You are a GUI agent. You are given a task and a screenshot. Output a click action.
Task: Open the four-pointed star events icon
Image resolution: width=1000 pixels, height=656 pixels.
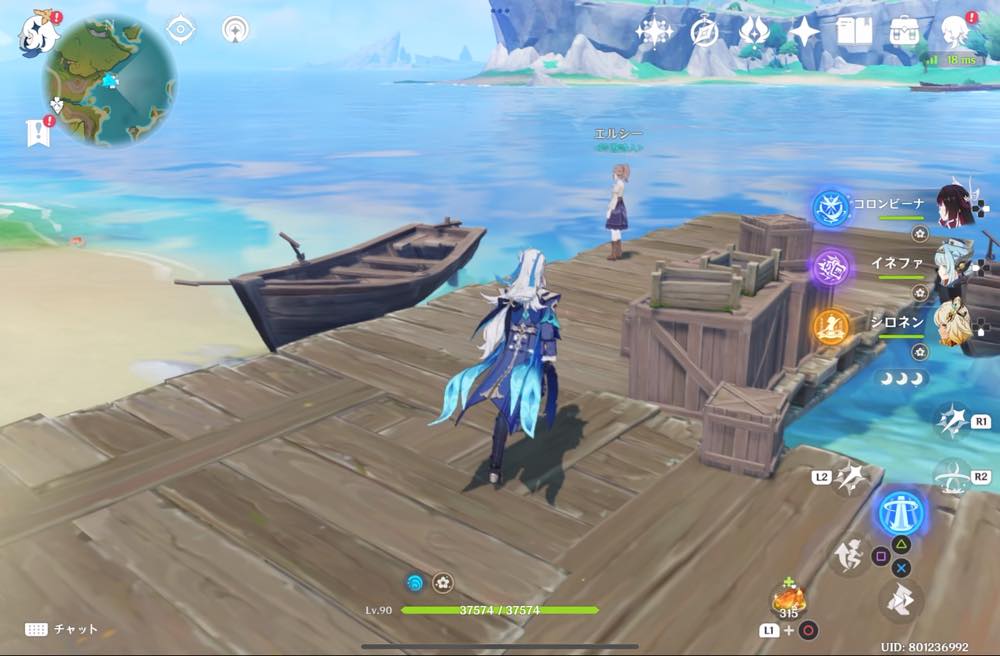[804, 32]
